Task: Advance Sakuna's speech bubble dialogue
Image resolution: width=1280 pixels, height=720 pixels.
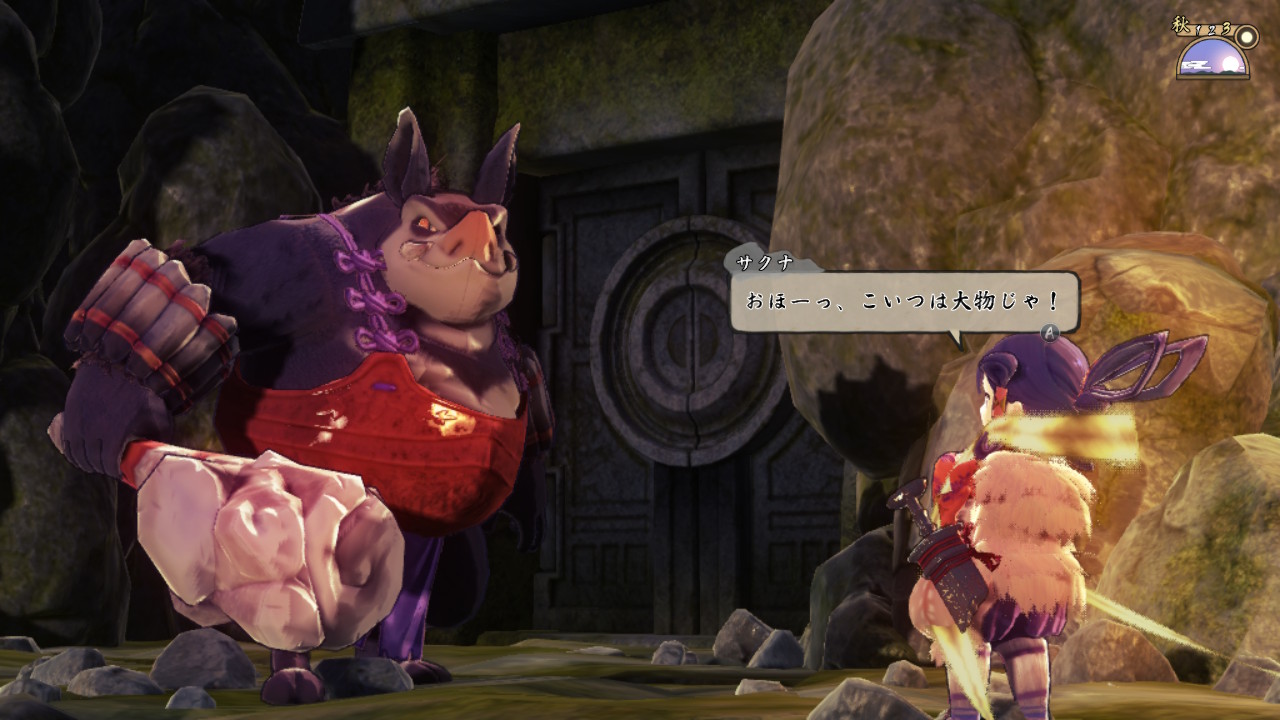Action: pyautogui.click(x=1050, y=332)
